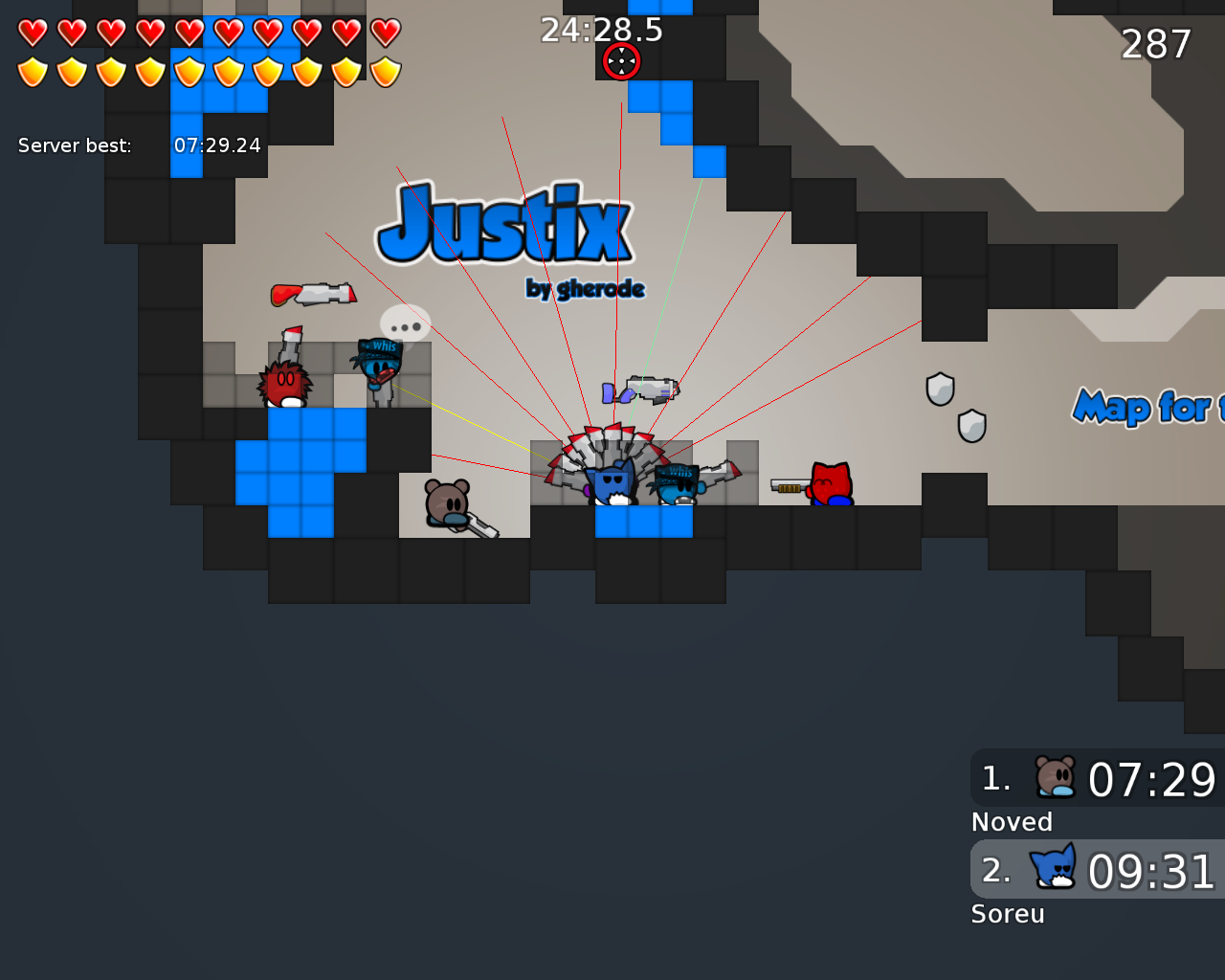The image size is (1225, 980).
Task: Toggle the first golden shield indicator
Action: pyautogui.click(x=32, y=70)
